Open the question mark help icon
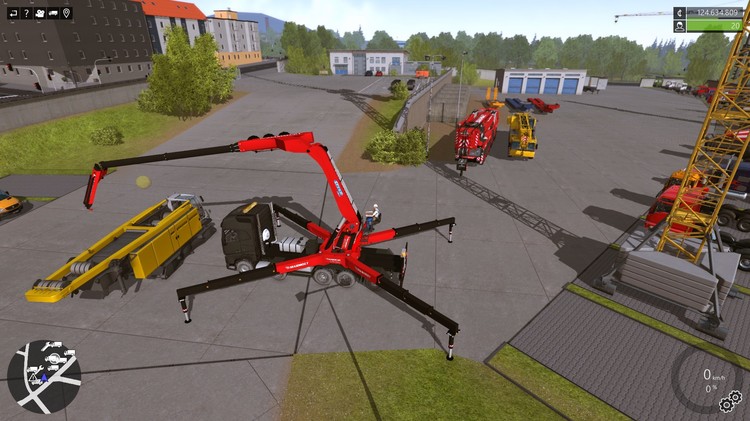The width and height of the screenshot is (750, 421). (x=25, y=13)
